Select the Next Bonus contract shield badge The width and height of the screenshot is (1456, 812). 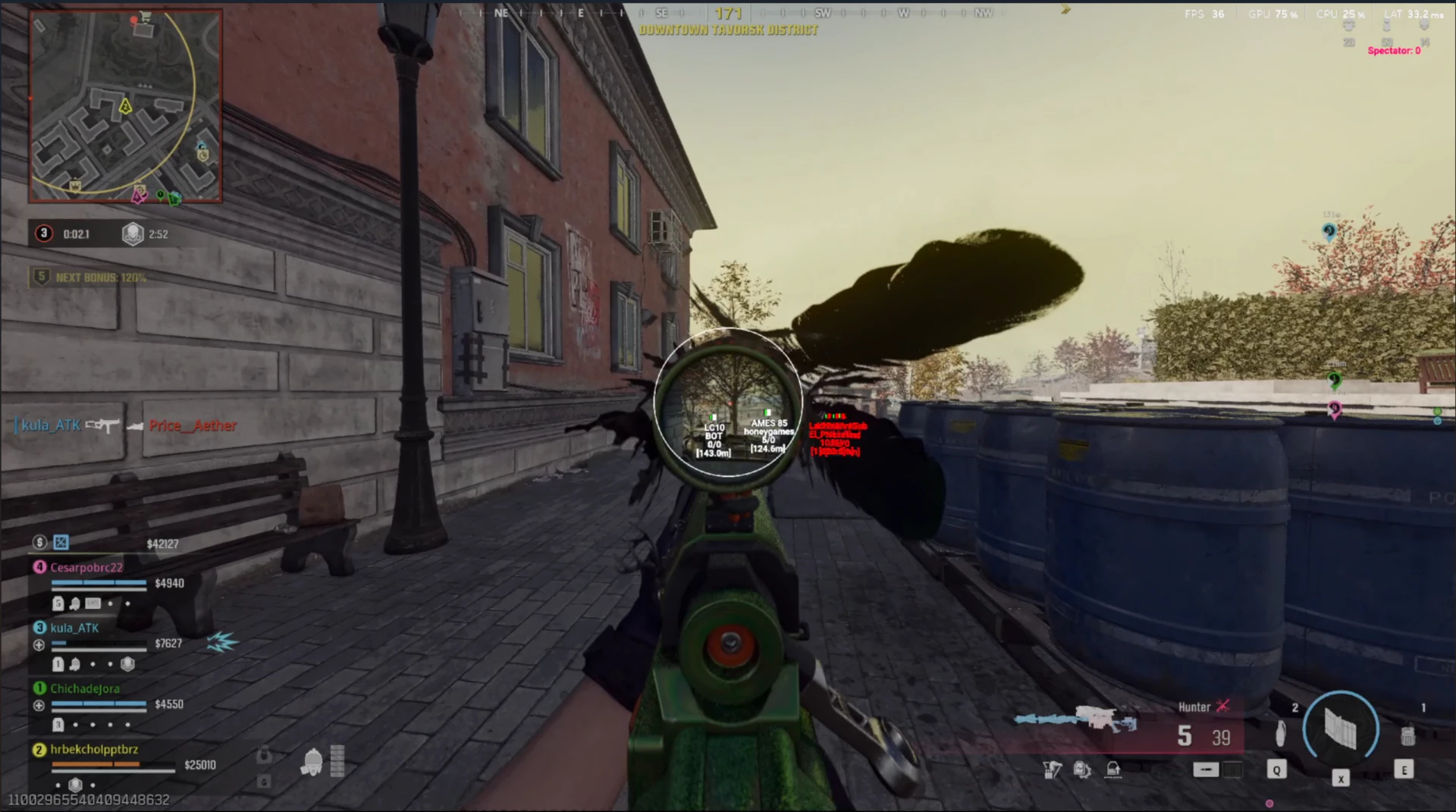click(x=42, y=277)
